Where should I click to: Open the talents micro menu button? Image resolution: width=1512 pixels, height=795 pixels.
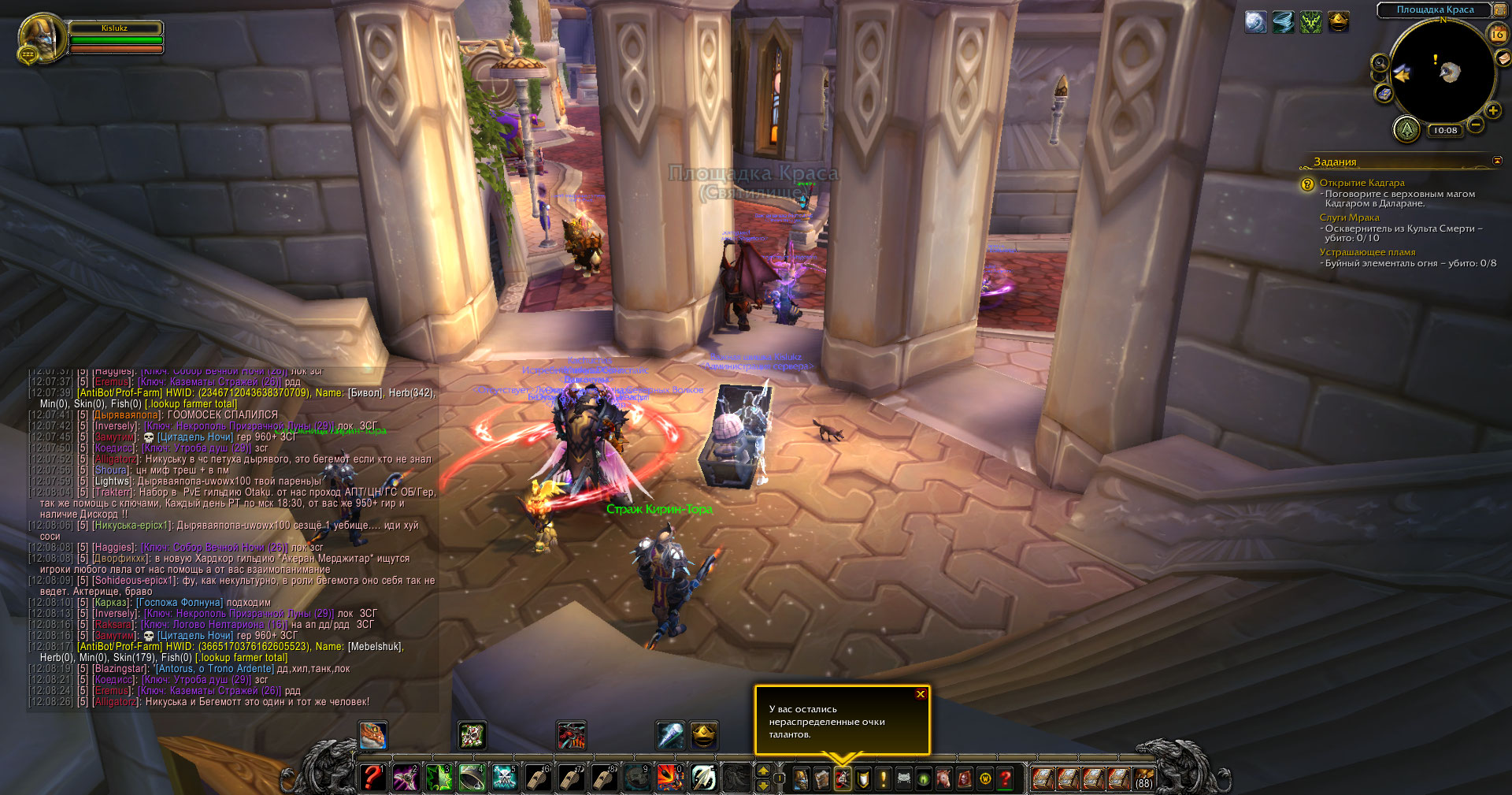[x=843, y=779]
